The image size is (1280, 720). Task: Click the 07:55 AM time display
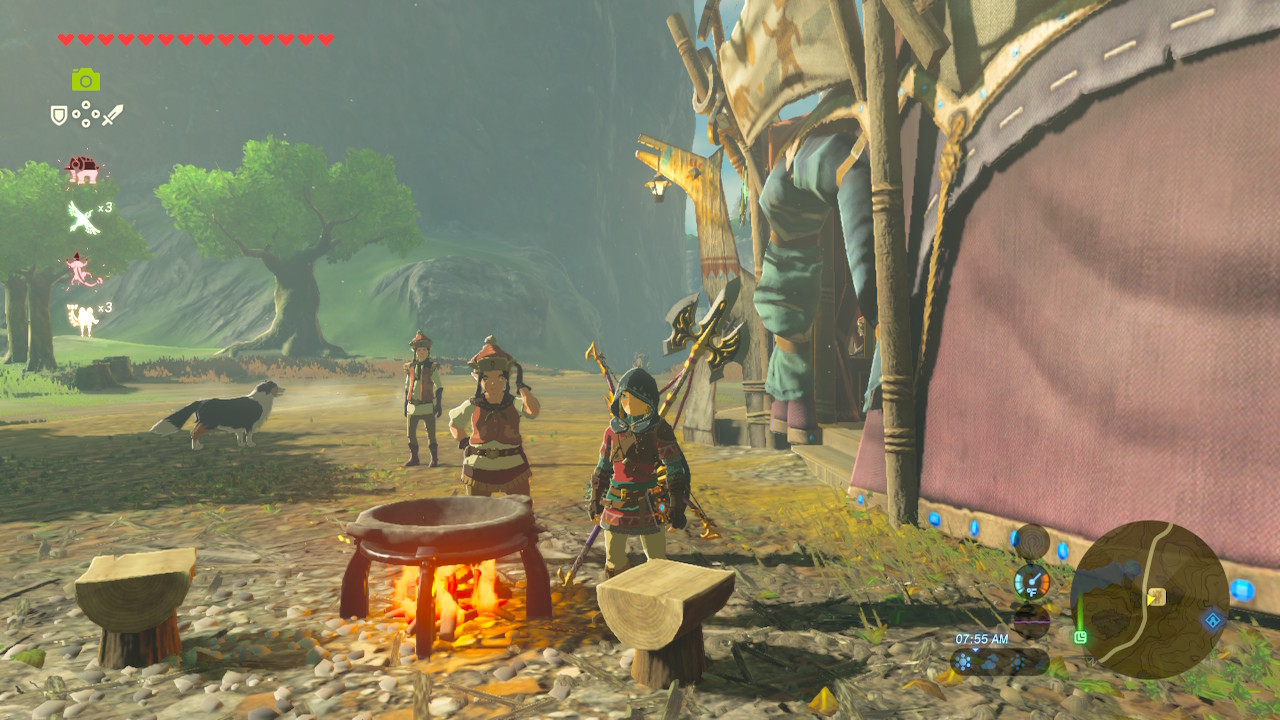tap(981, 638)
